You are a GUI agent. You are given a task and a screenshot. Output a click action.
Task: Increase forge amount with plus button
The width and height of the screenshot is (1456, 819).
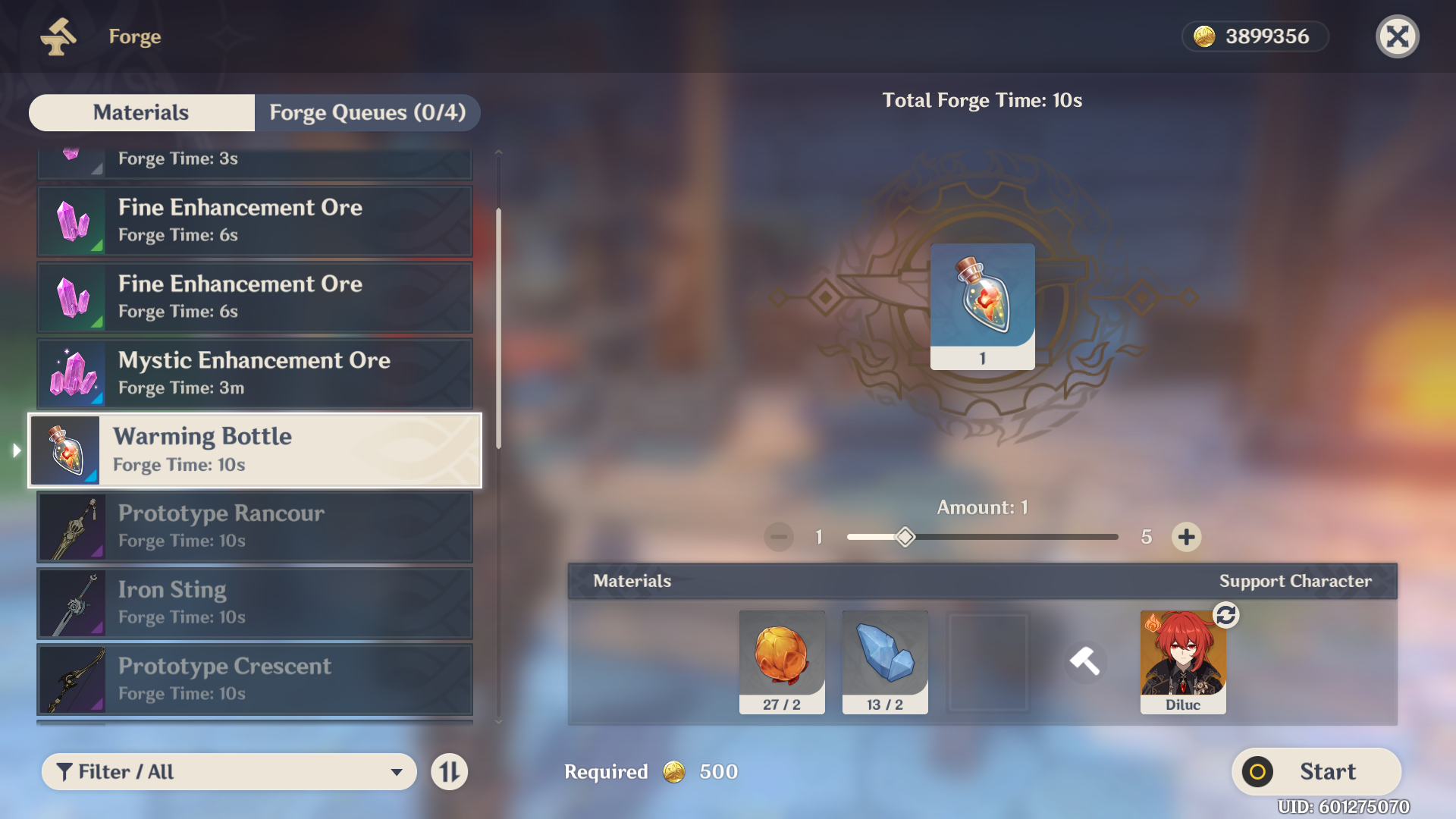1186,537
